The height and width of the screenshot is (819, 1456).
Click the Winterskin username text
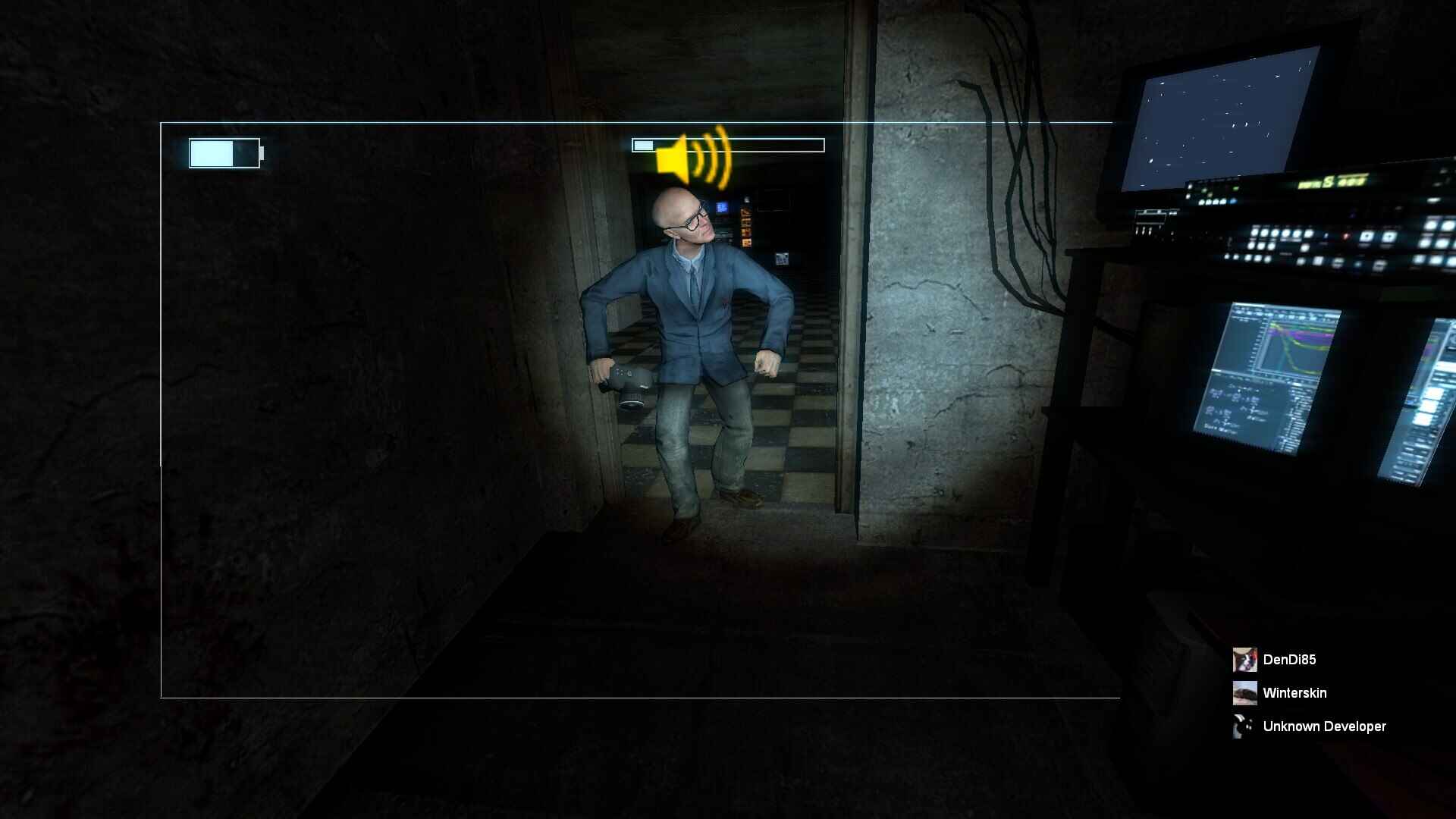coord(1294,692)
